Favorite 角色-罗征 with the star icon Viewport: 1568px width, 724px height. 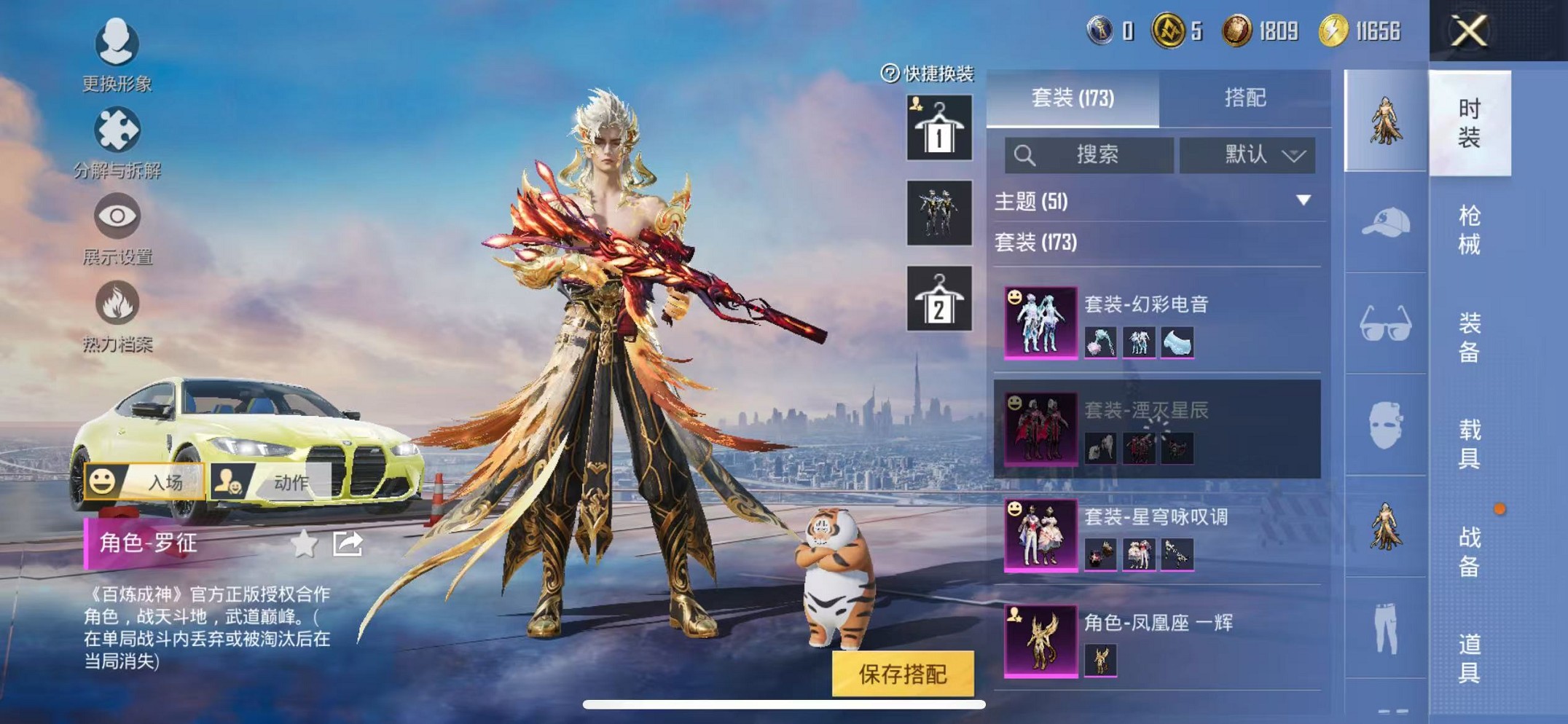pos(304,543)
